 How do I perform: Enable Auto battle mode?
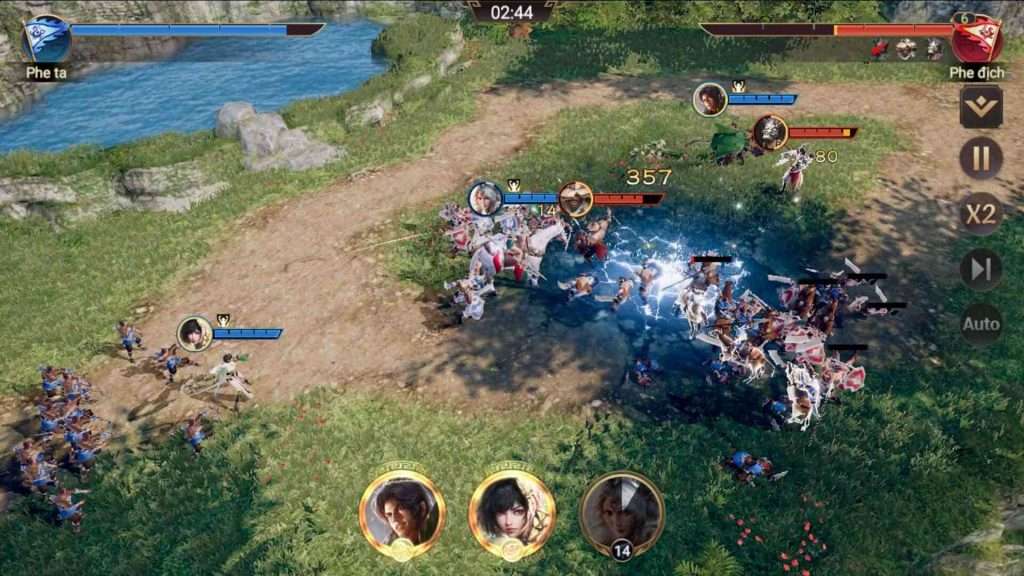[x=981, y=324]
